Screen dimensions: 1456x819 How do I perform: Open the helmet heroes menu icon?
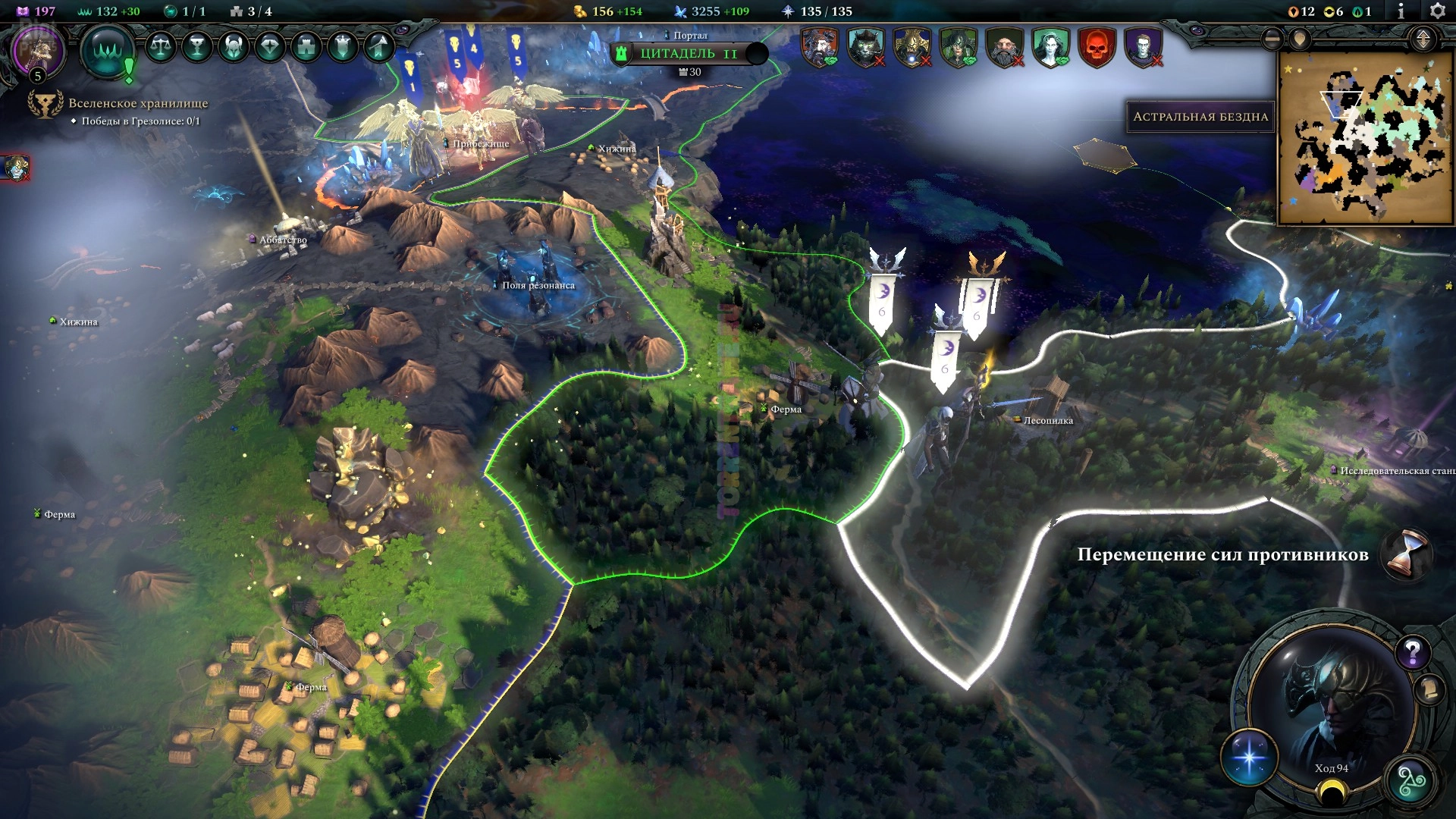(x=233, y=47)
